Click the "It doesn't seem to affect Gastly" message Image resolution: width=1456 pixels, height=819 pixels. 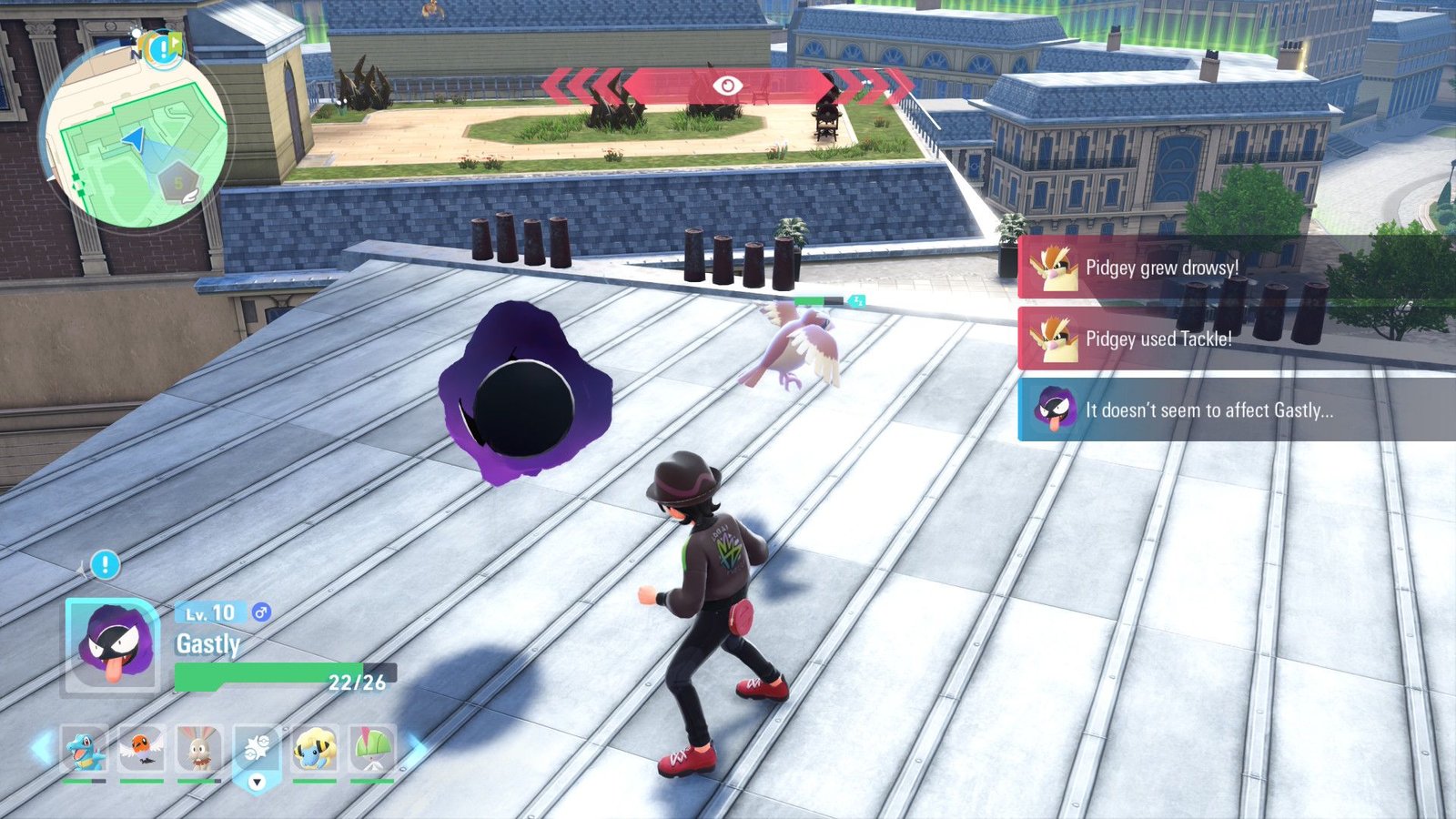[1210, 410]
